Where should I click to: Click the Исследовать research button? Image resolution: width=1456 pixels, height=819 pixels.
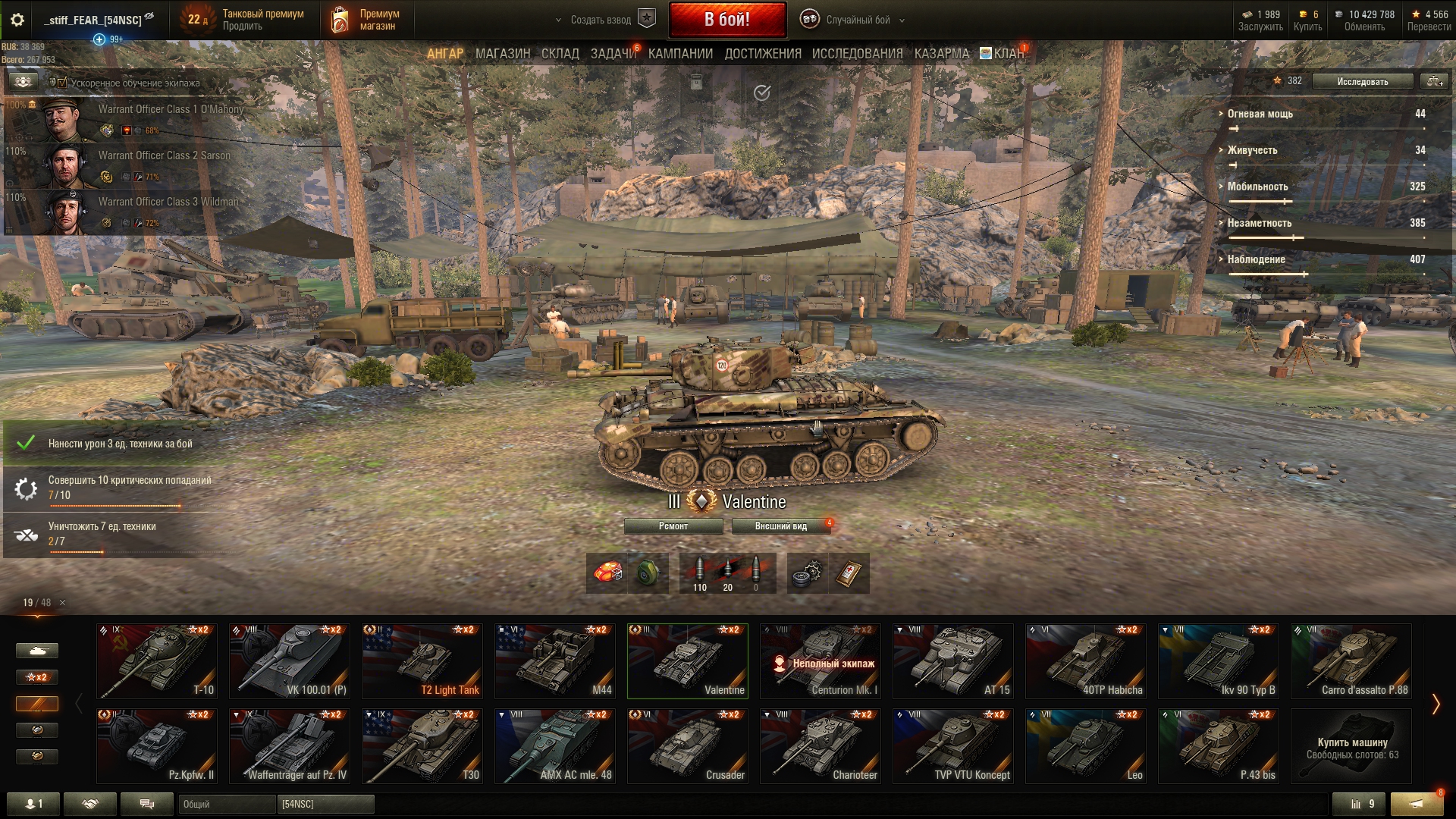tap(1362, 81)
